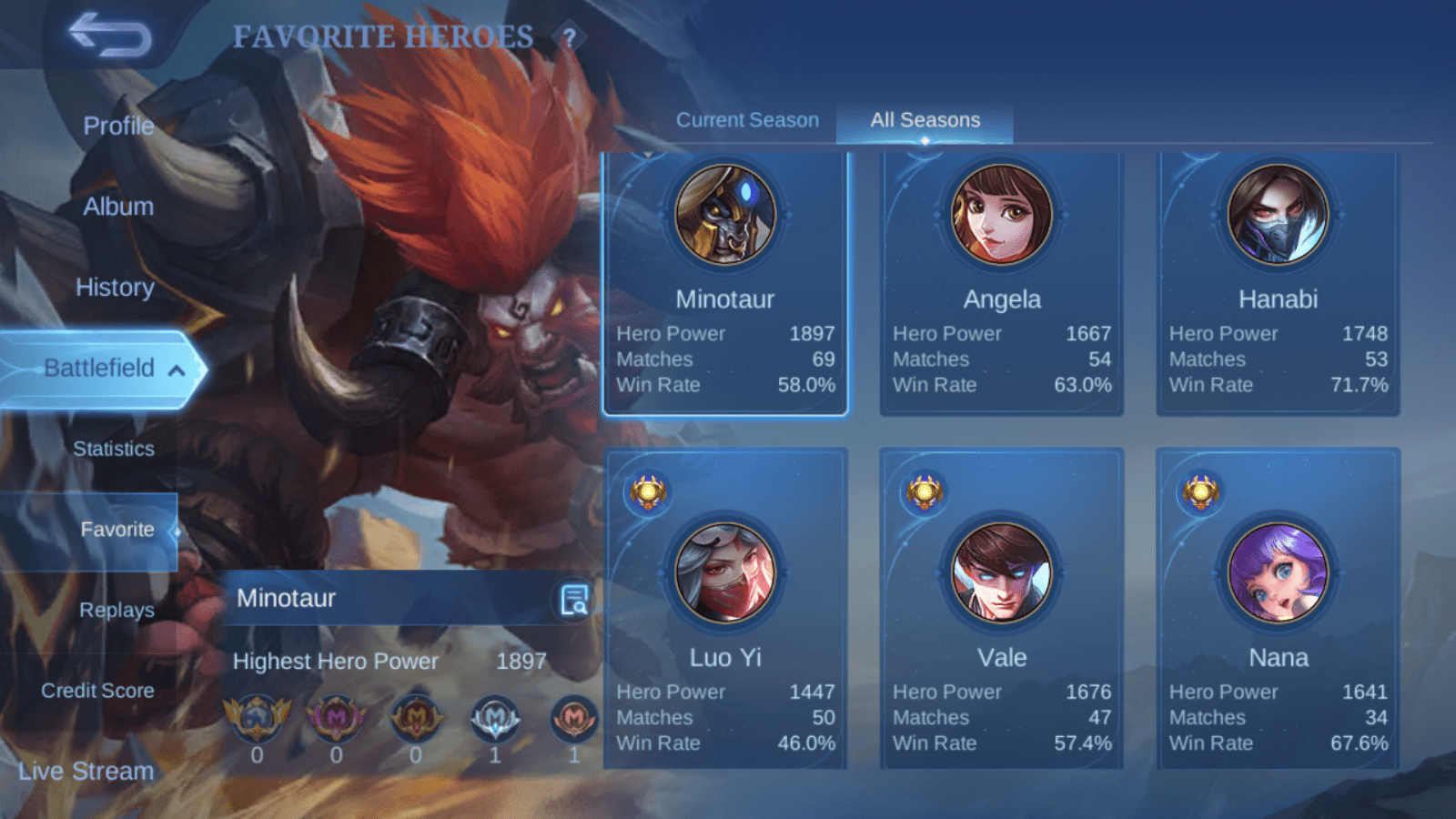The width and height of the screenshot is (1456, 819).
Task: Open Minotaur's detail document icon
Action: tap(574, 600)
